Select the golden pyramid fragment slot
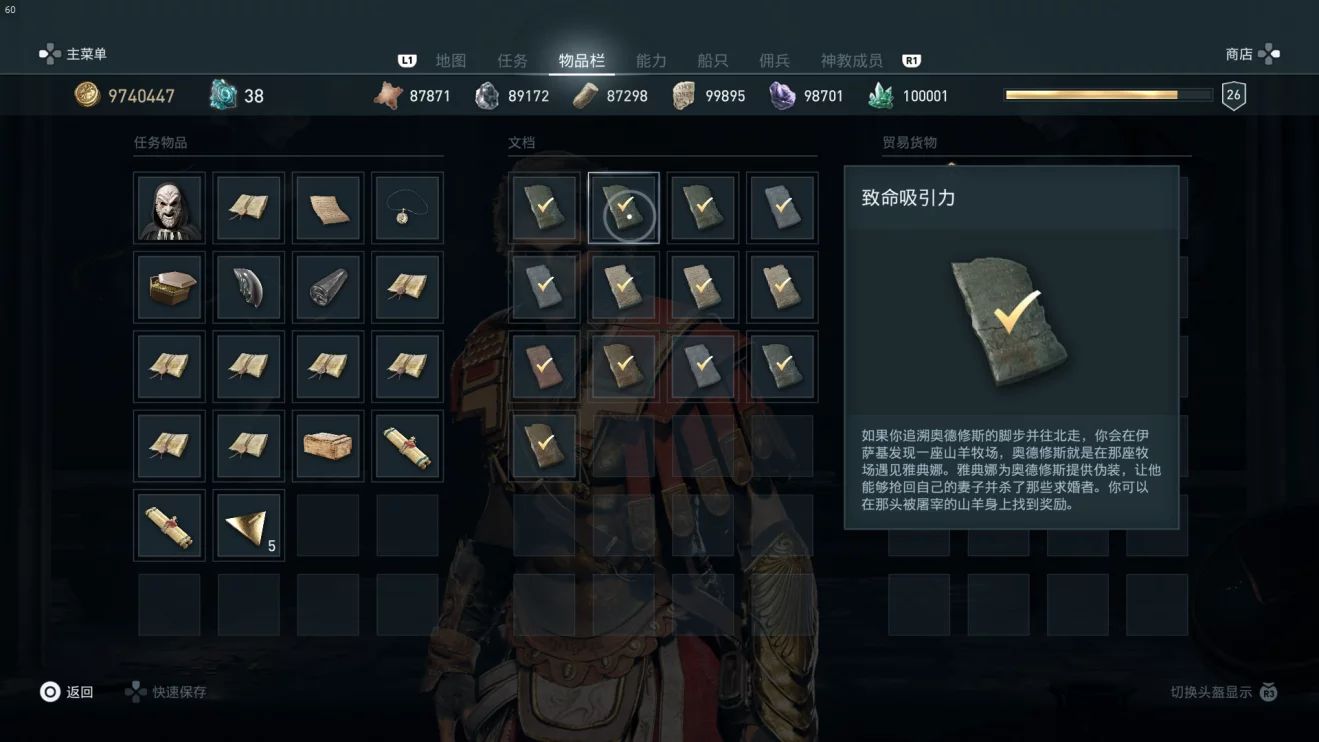Image resolution: width=1319 pixels, height=742 pixels. 248,526
